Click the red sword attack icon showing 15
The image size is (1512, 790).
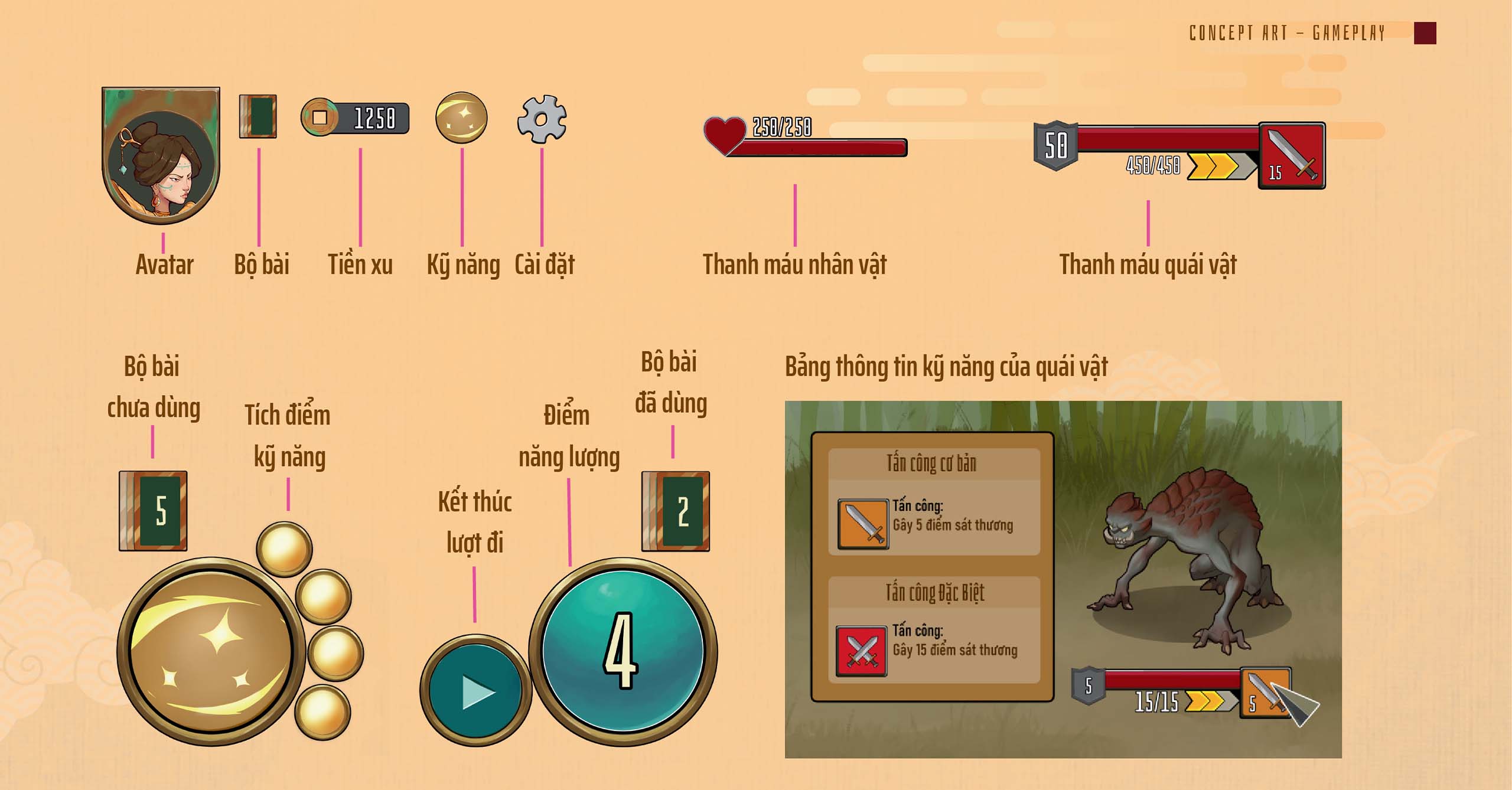pos(1292,156)
